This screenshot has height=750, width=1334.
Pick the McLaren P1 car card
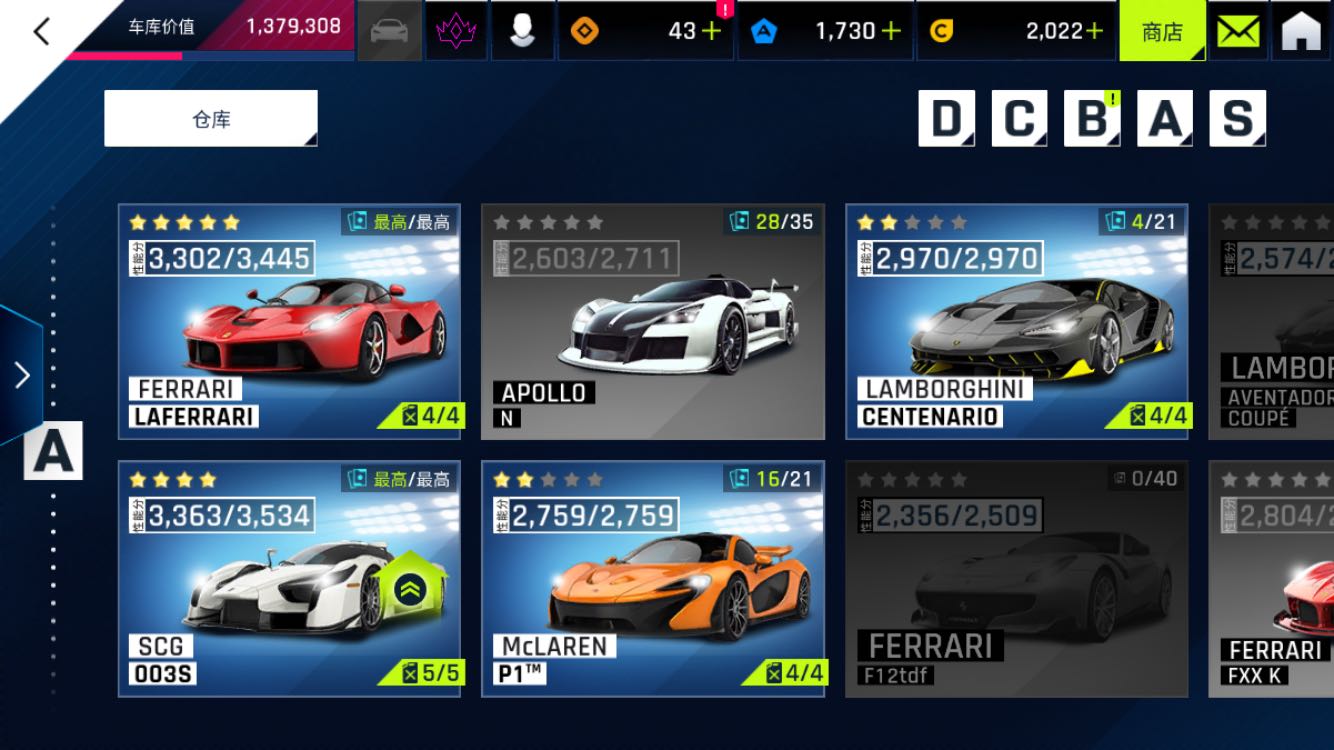click(x=653, y=578)
